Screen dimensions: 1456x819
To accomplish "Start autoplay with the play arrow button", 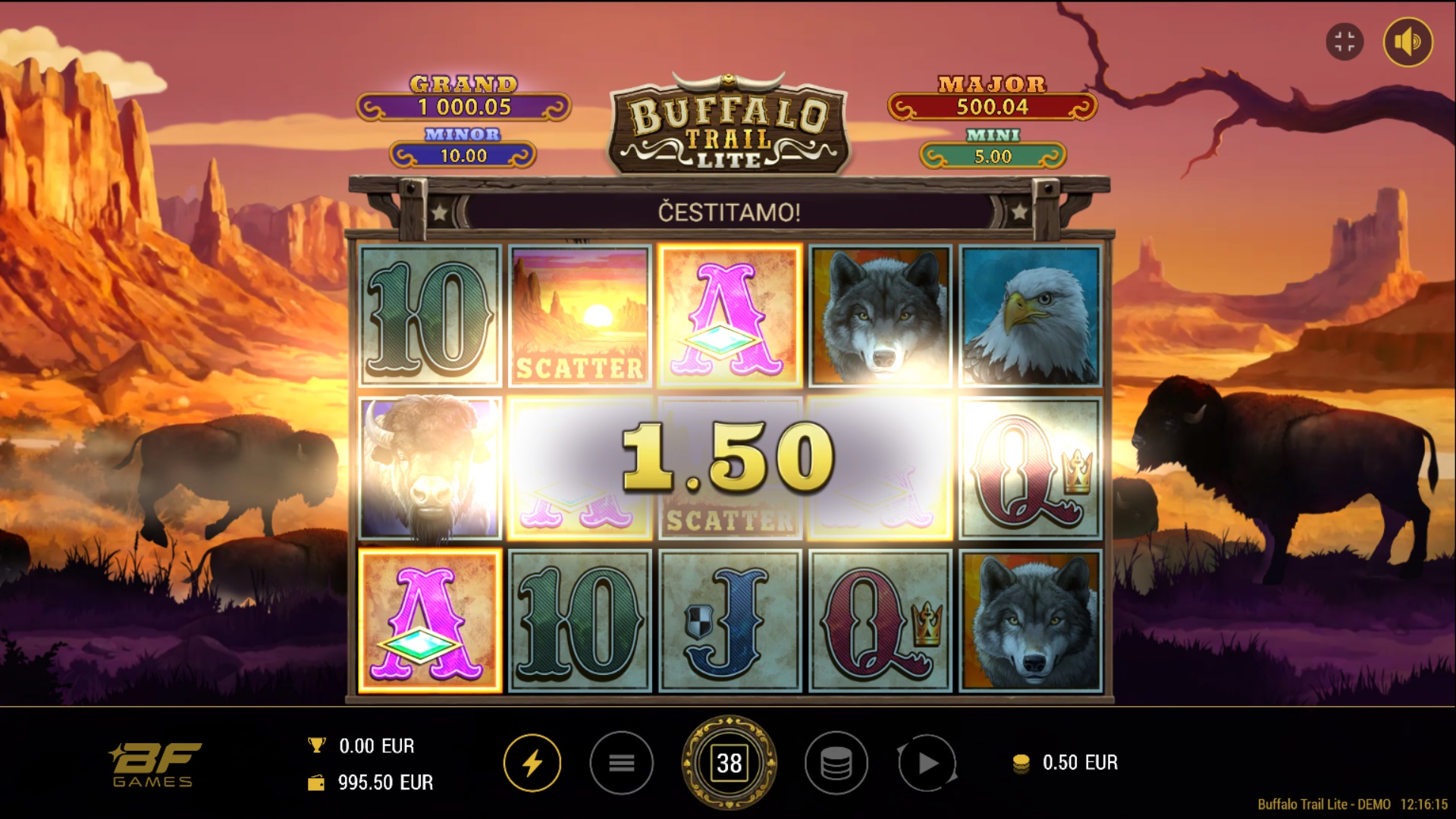I will point(927,763).
